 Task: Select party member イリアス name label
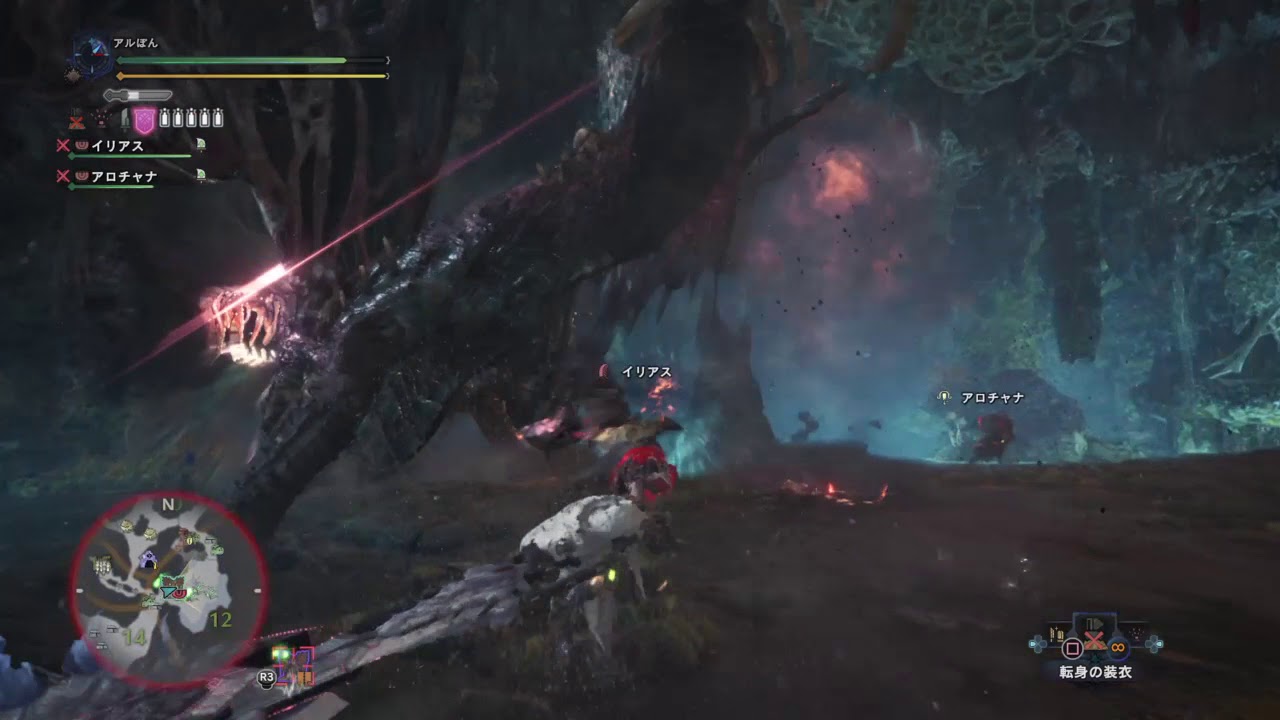coord(116,146)
